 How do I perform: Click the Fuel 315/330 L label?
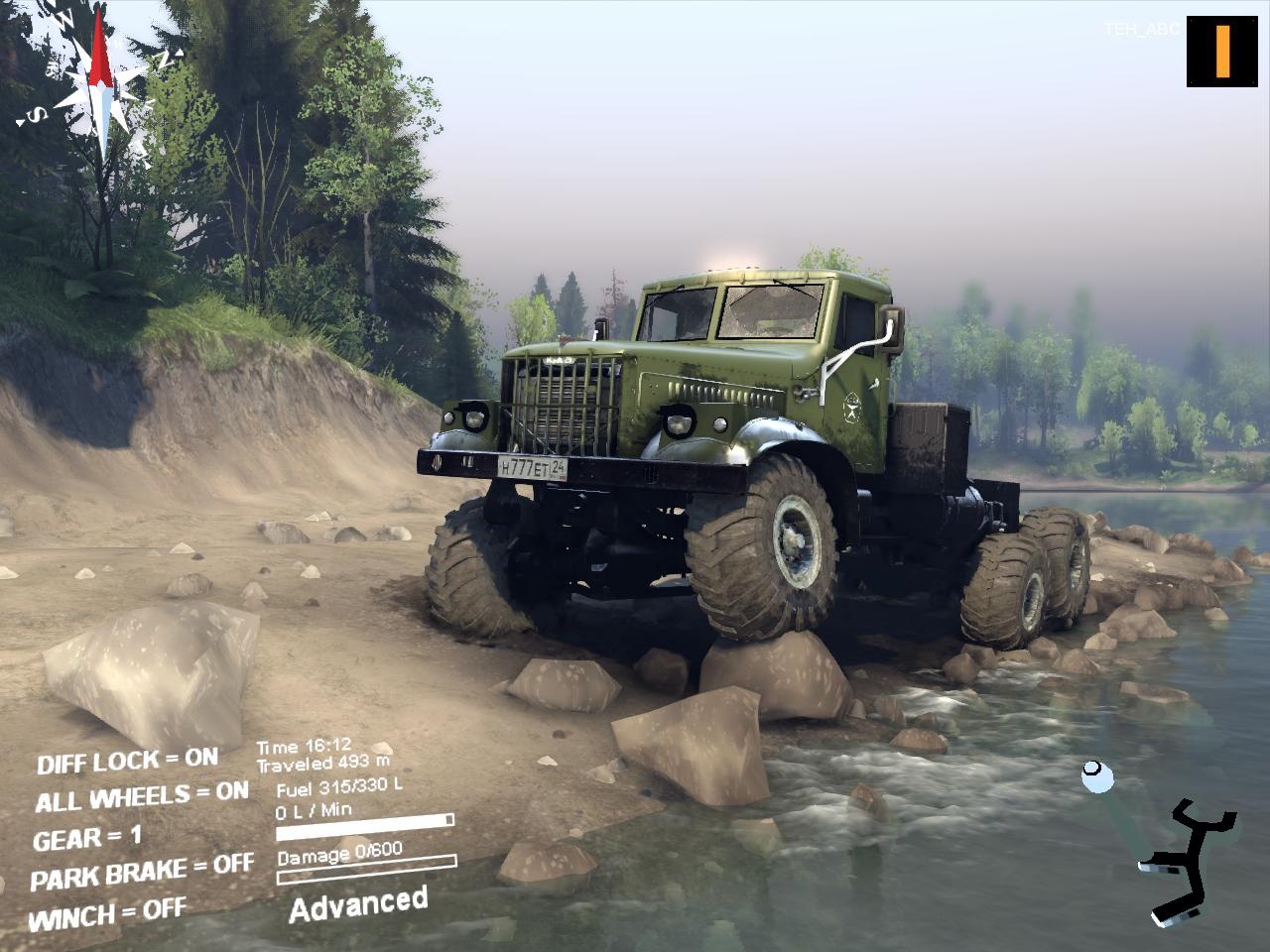pos(337,790)
